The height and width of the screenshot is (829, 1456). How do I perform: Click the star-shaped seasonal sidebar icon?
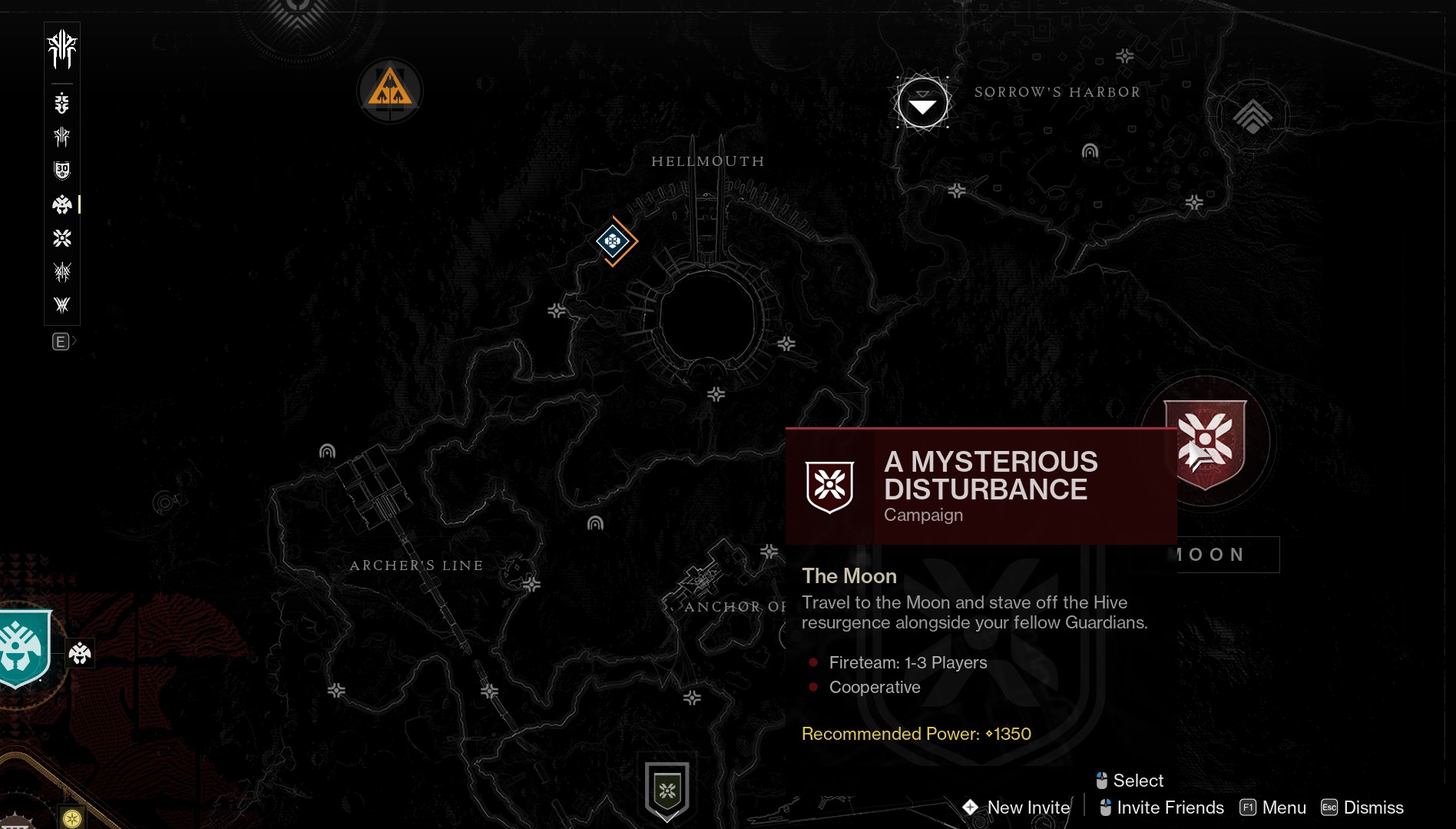pos(61,239)
